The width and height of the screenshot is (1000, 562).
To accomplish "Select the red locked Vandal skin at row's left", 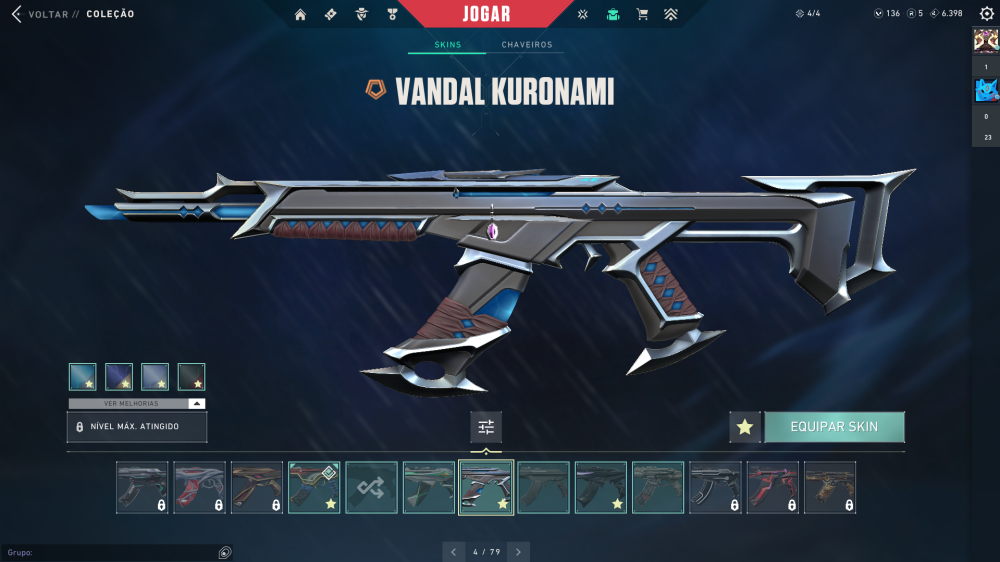I will tap(199, 487).
